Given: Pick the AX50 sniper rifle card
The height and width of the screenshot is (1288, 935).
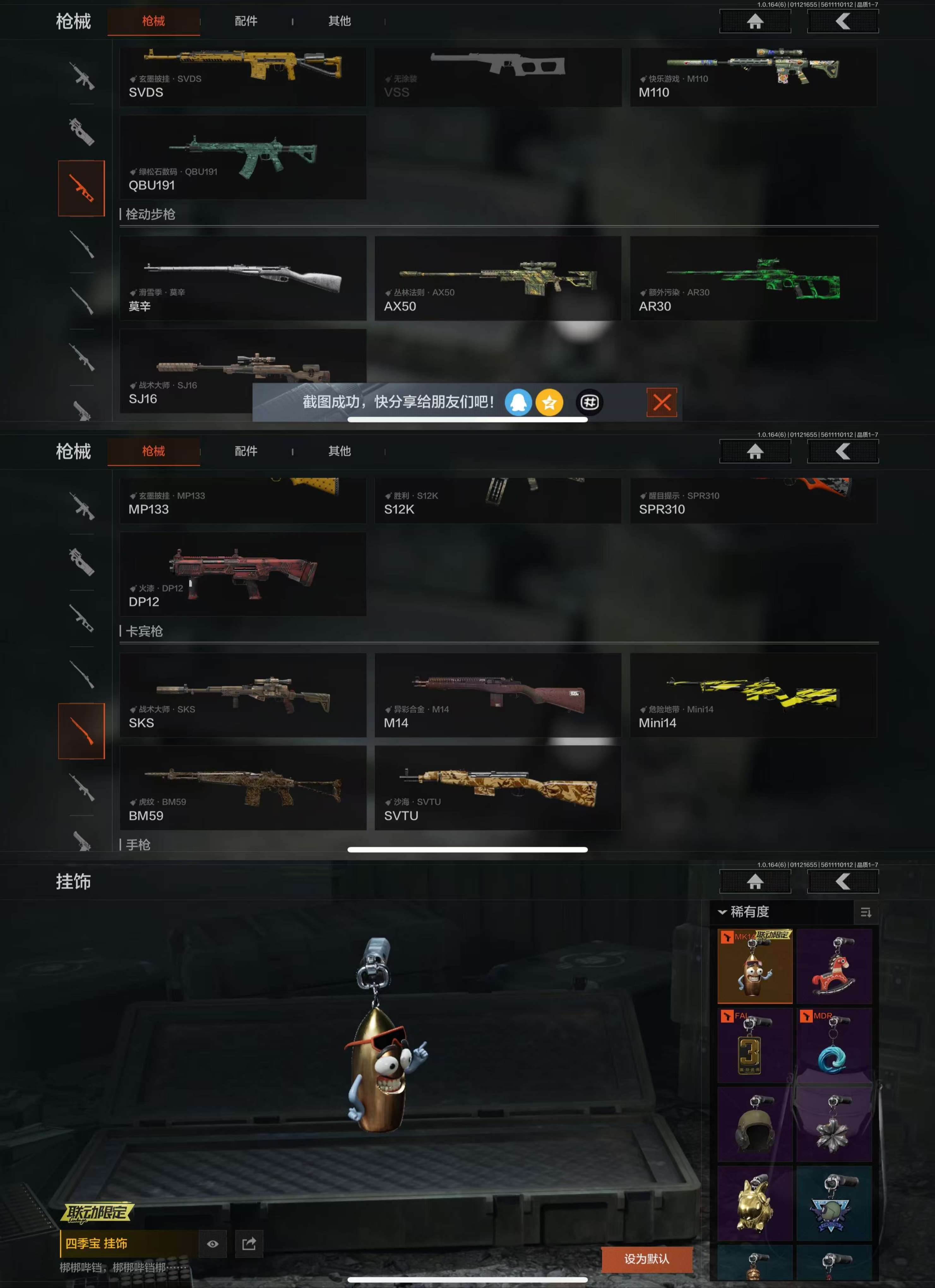Looking at the screenshot, I should (x=497, y=278).
